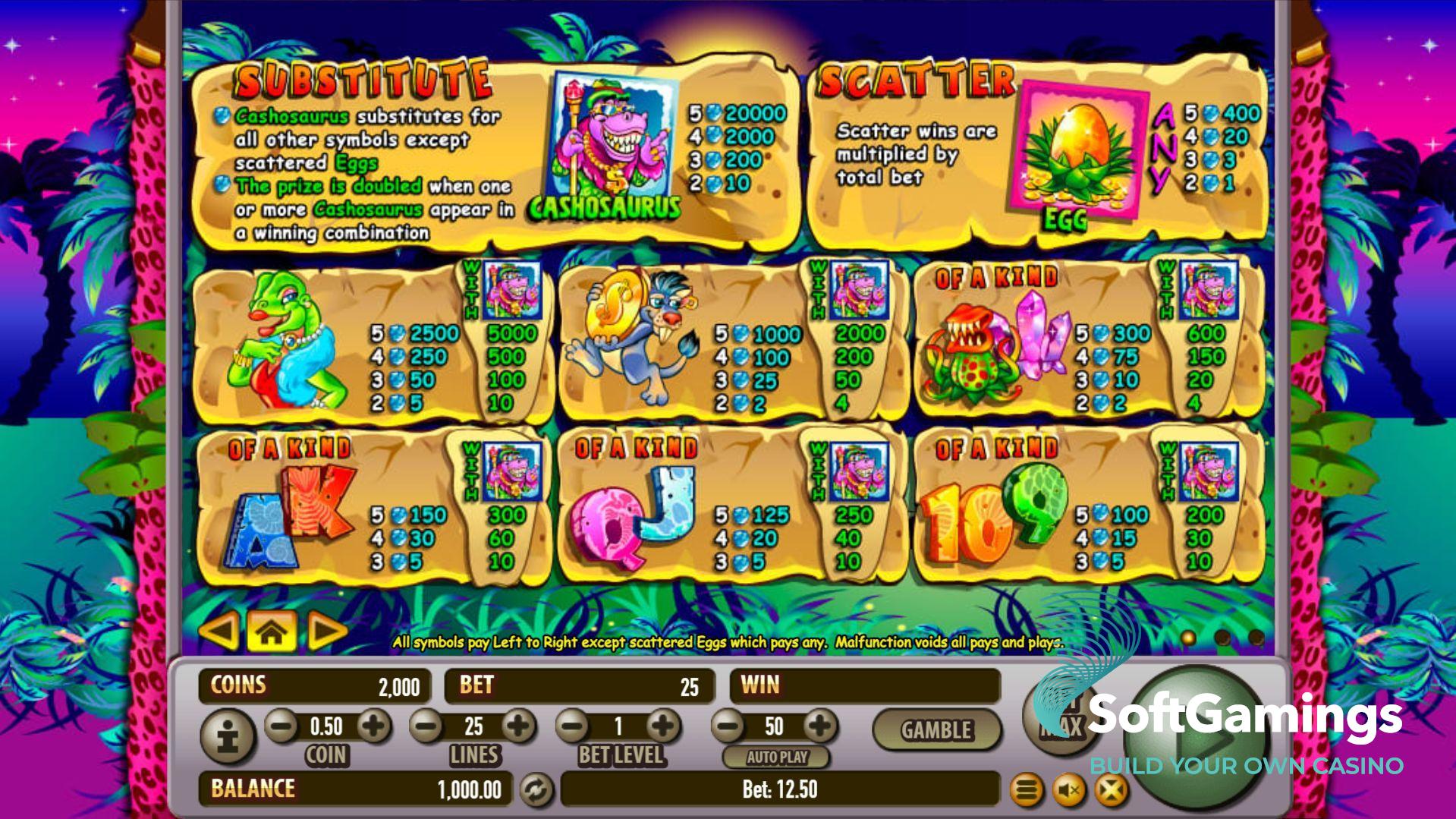The image size is (1456, 819).
Task: Click the Gamble button
Action: pos(936,730)
